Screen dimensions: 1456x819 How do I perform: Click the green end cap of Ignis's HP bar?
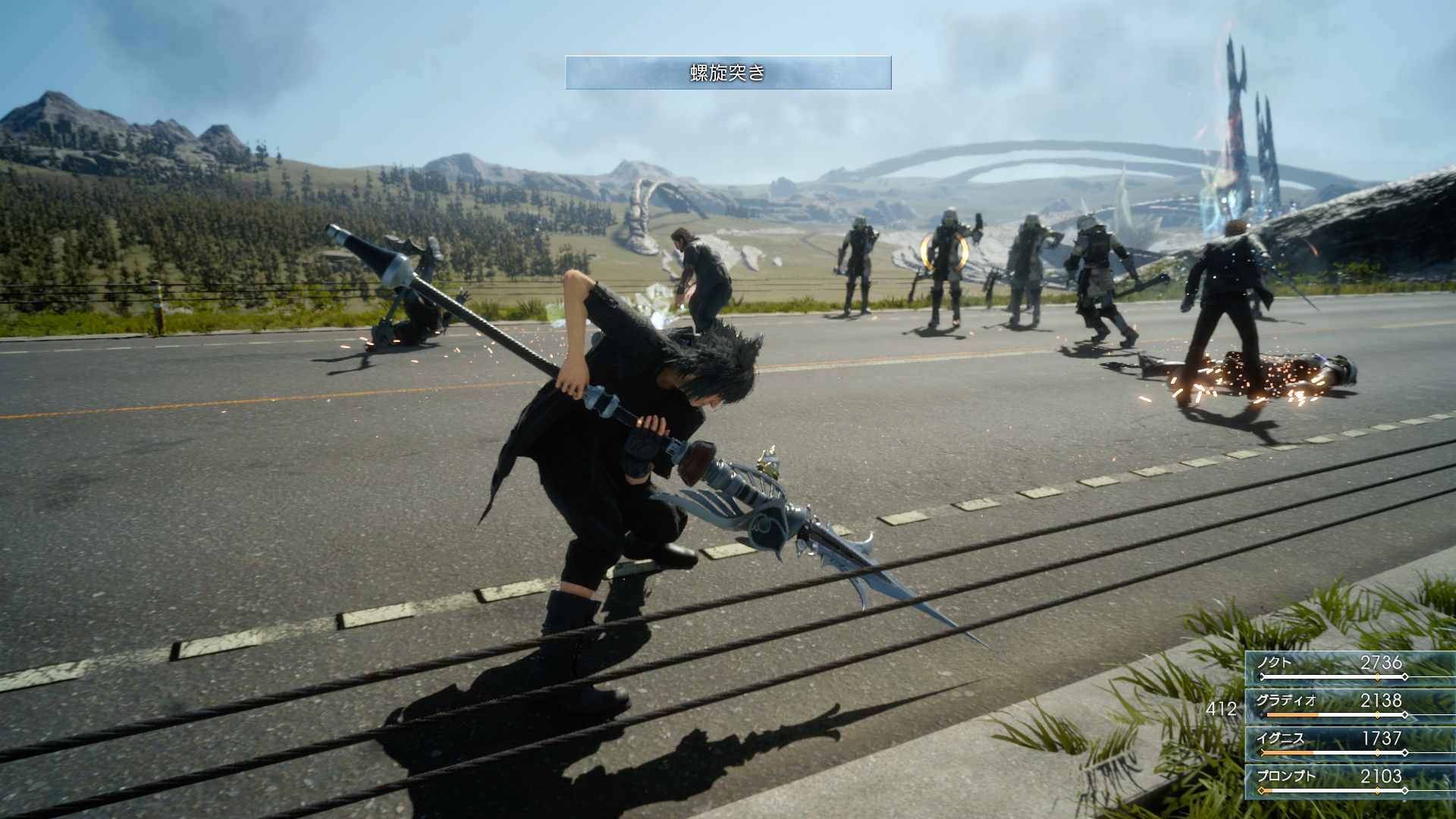coord(1260,752)
